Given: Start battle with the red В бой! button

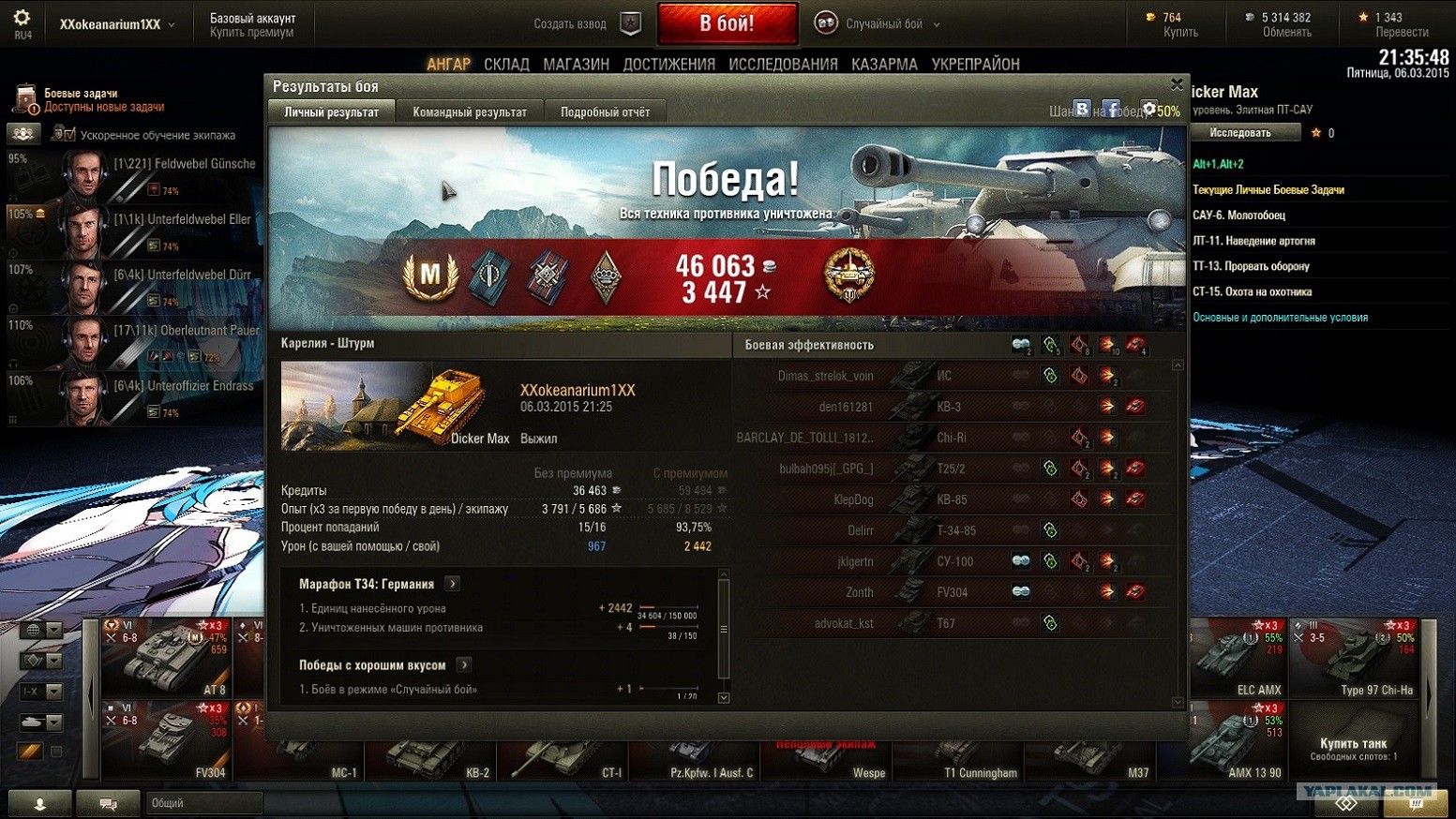Looking at the screenshot, I should 727,23.
